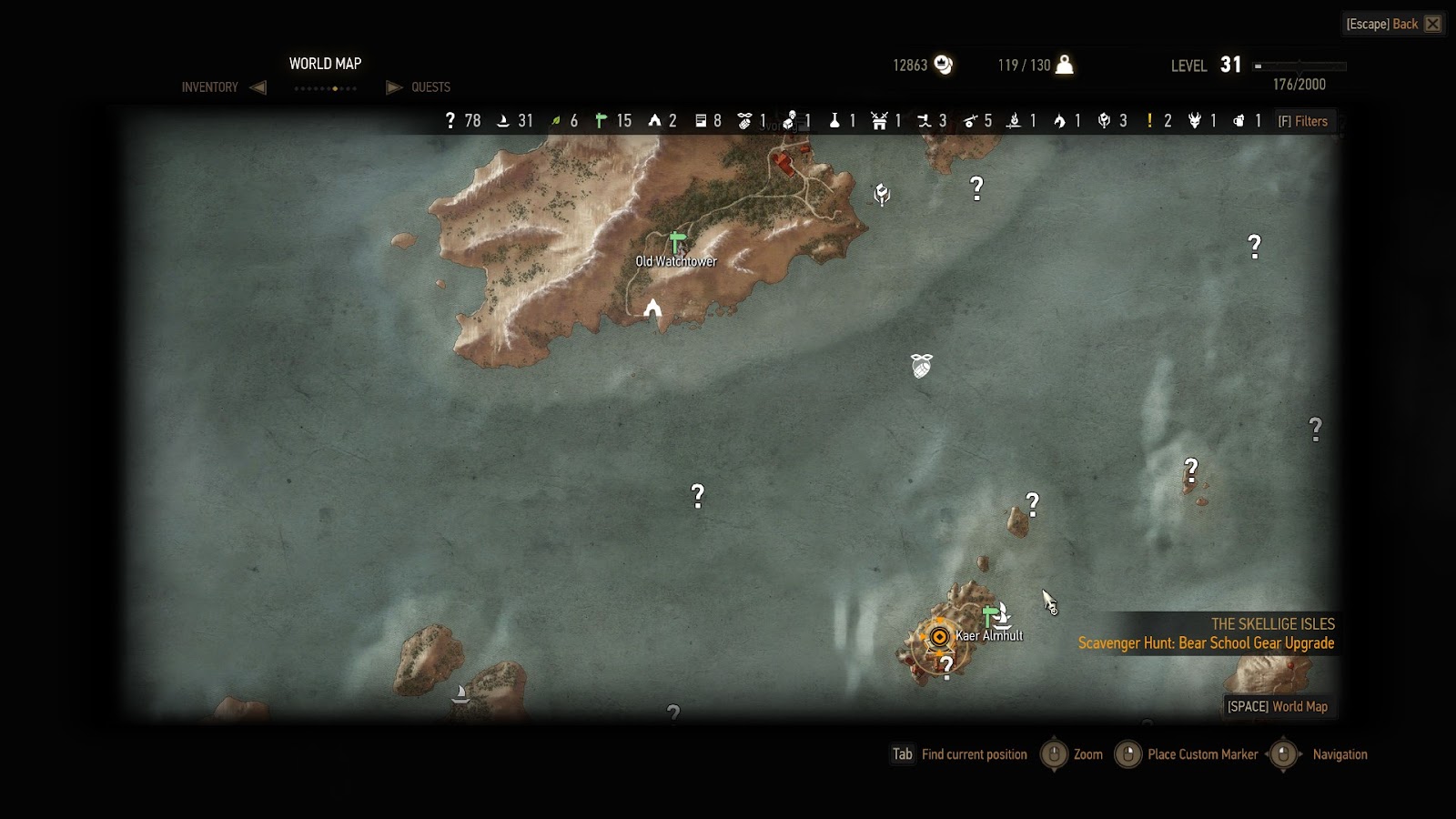Image resolution: width=1456 pixels, height=819 pixels.
Task: Select the smuggler cache barrel marker at sea
Action: (x=922, y=366)
